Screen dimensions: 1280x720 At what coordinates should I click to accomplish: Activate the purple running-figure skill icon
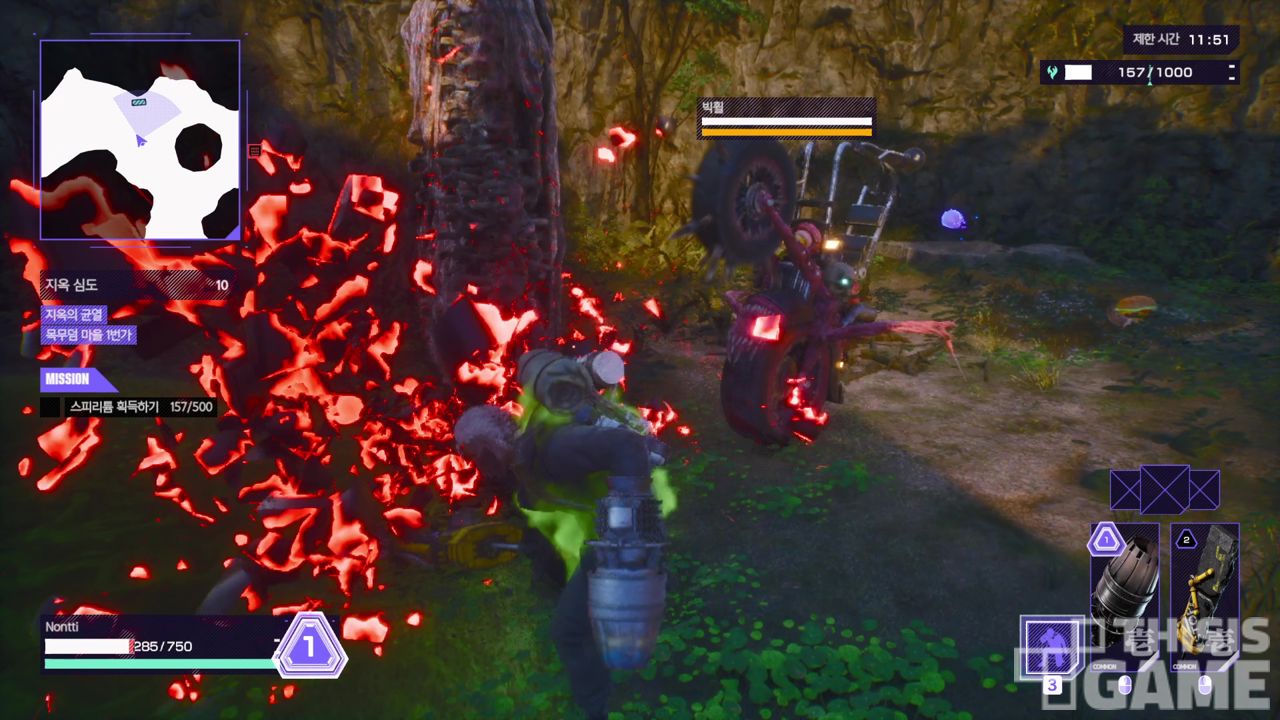pyautogui.click(x=1051, y=646)
